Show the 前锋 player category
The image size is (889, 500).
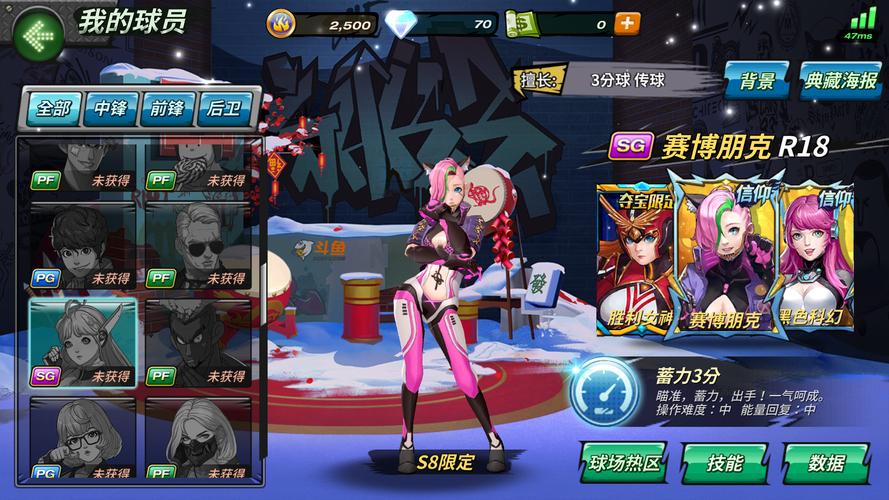coord(167,108)
